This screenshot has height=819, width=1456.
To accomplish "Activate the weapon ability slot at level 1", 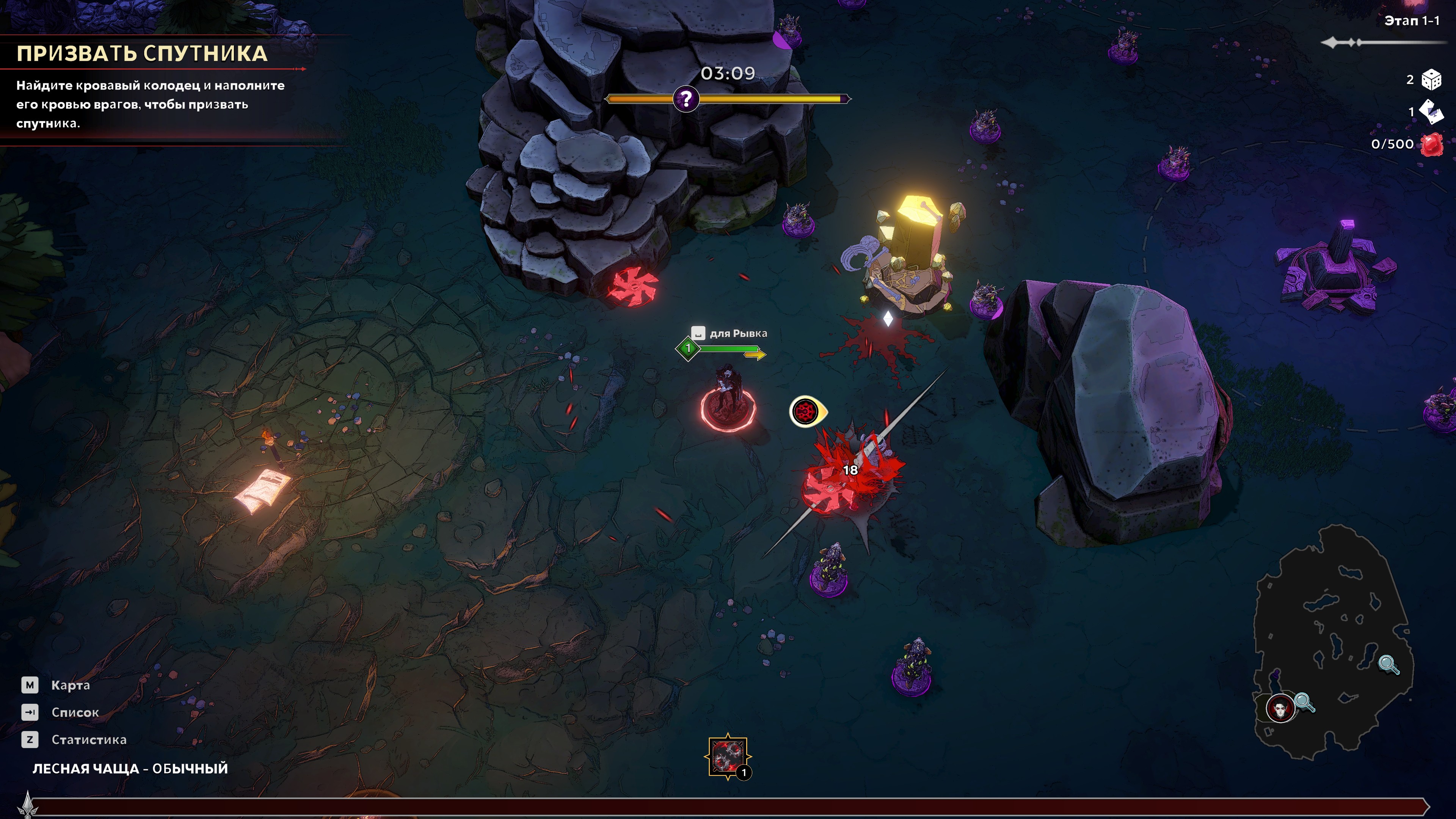I will [x=728, y=757].
